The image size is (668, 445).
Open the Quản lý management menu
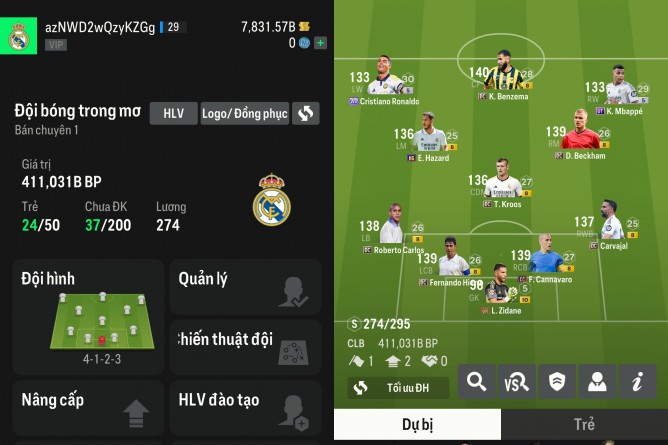tap(244, 287)
